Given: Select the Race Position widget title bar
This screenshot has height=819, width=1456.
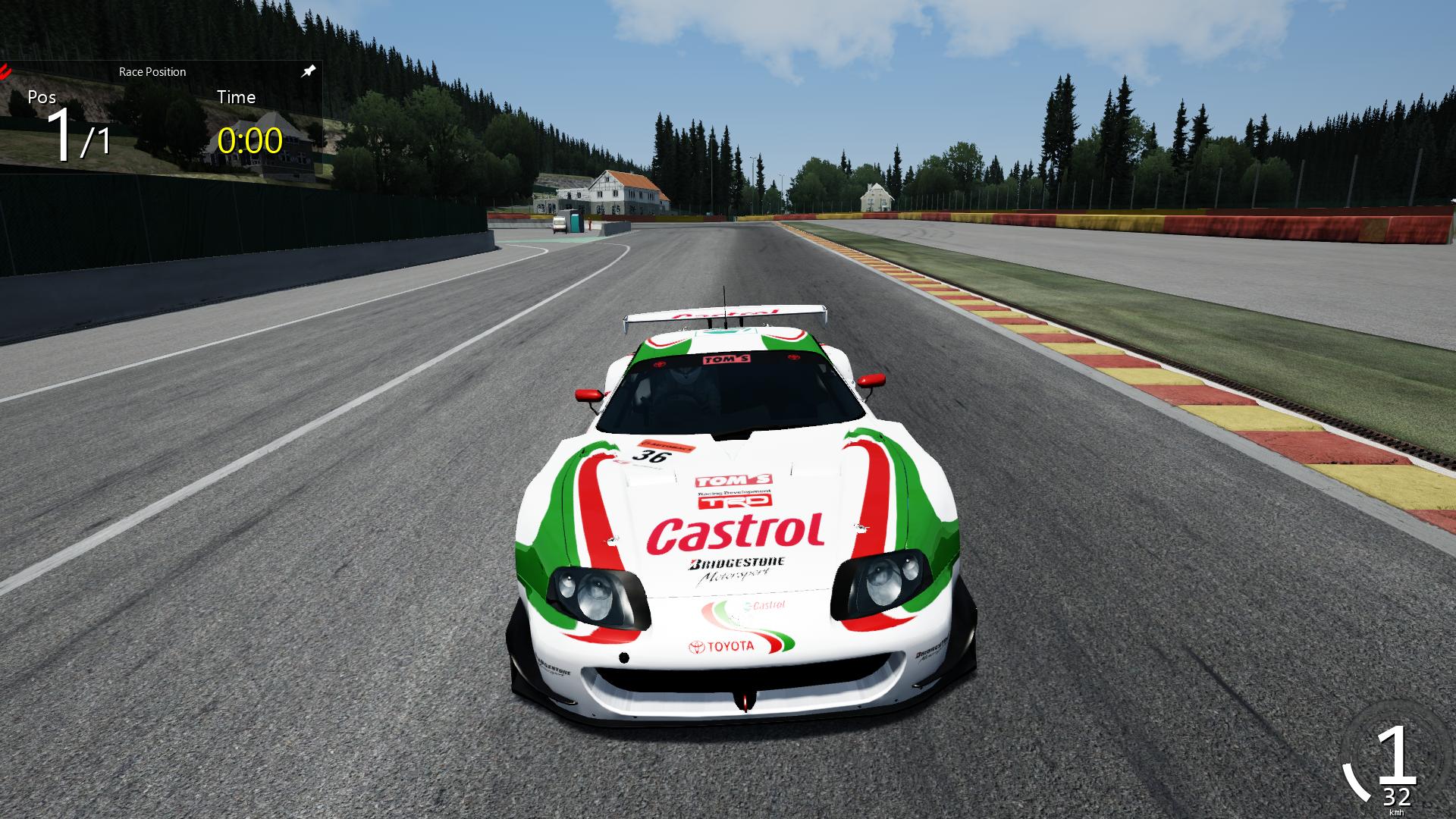Looking at the screenshot, I should [x=152, y=72].
